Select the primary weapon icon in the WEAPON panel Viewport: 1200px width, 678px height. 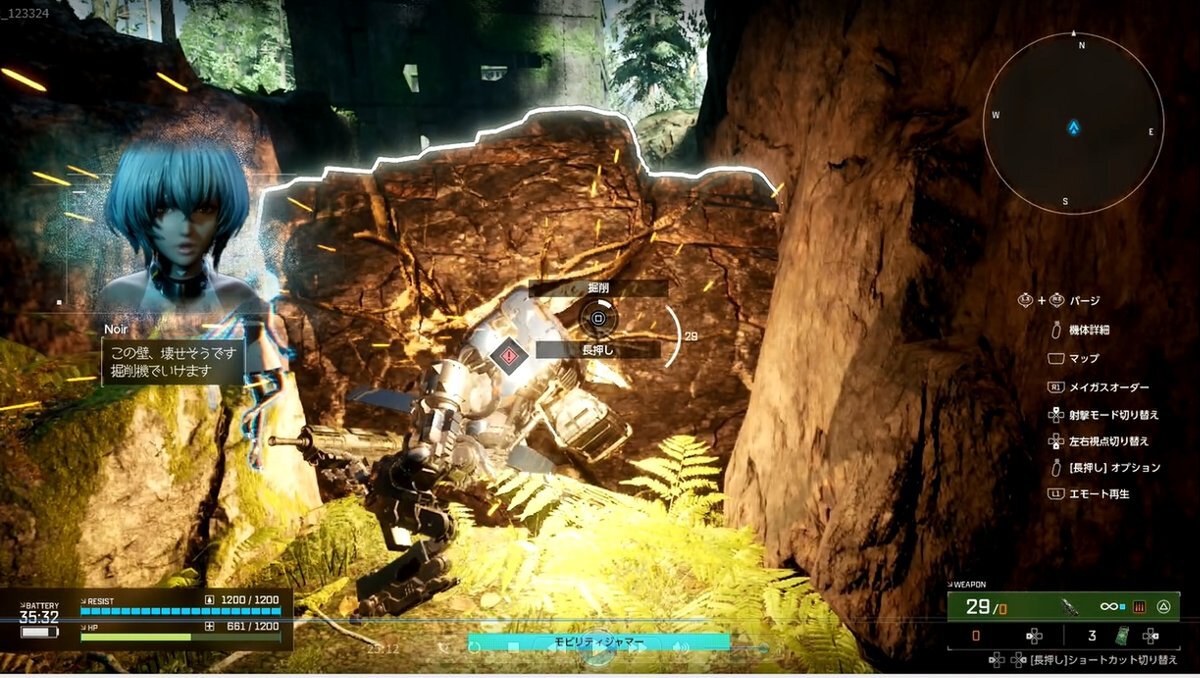[x=1071, y=606]
